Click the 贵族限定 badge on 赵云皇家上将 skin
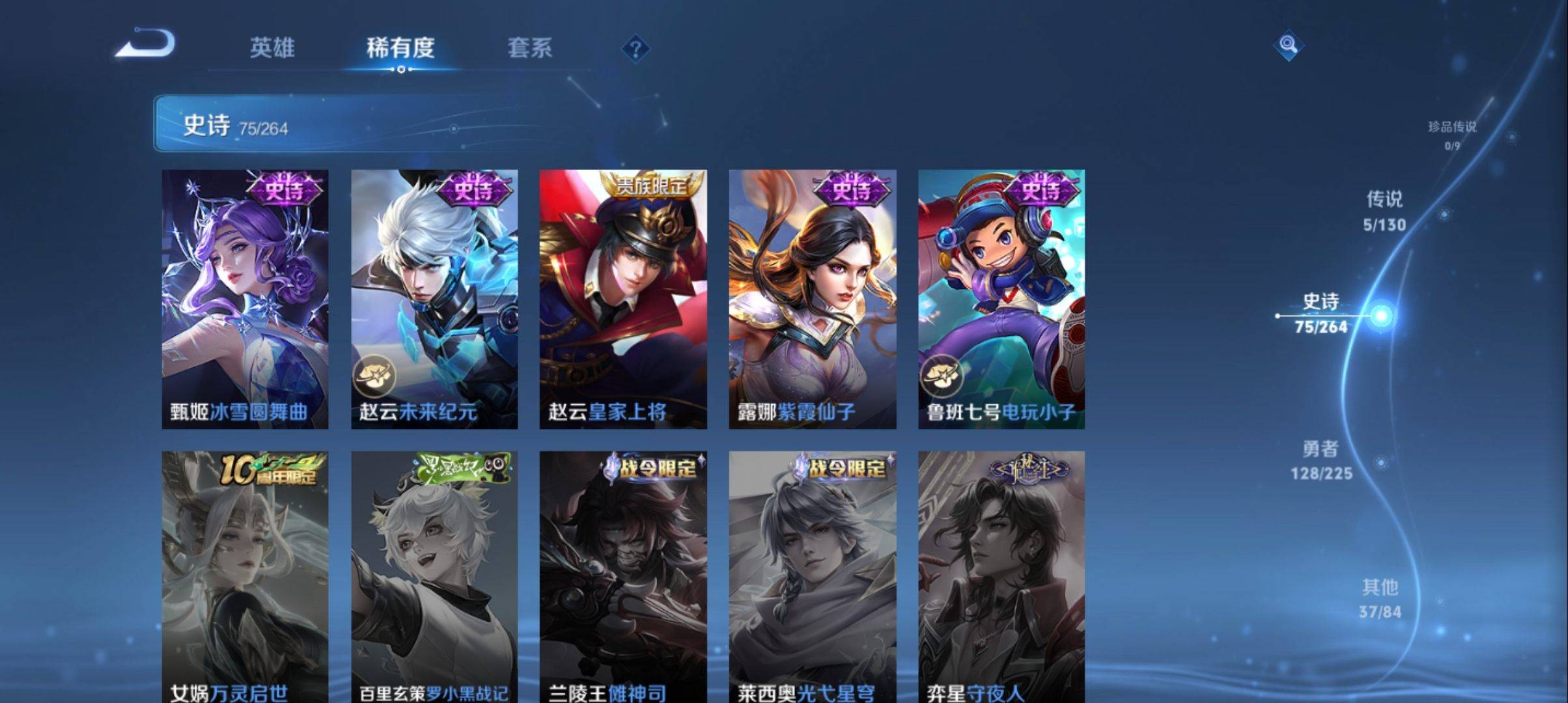The image size is (1568, 703). point(652,187)
